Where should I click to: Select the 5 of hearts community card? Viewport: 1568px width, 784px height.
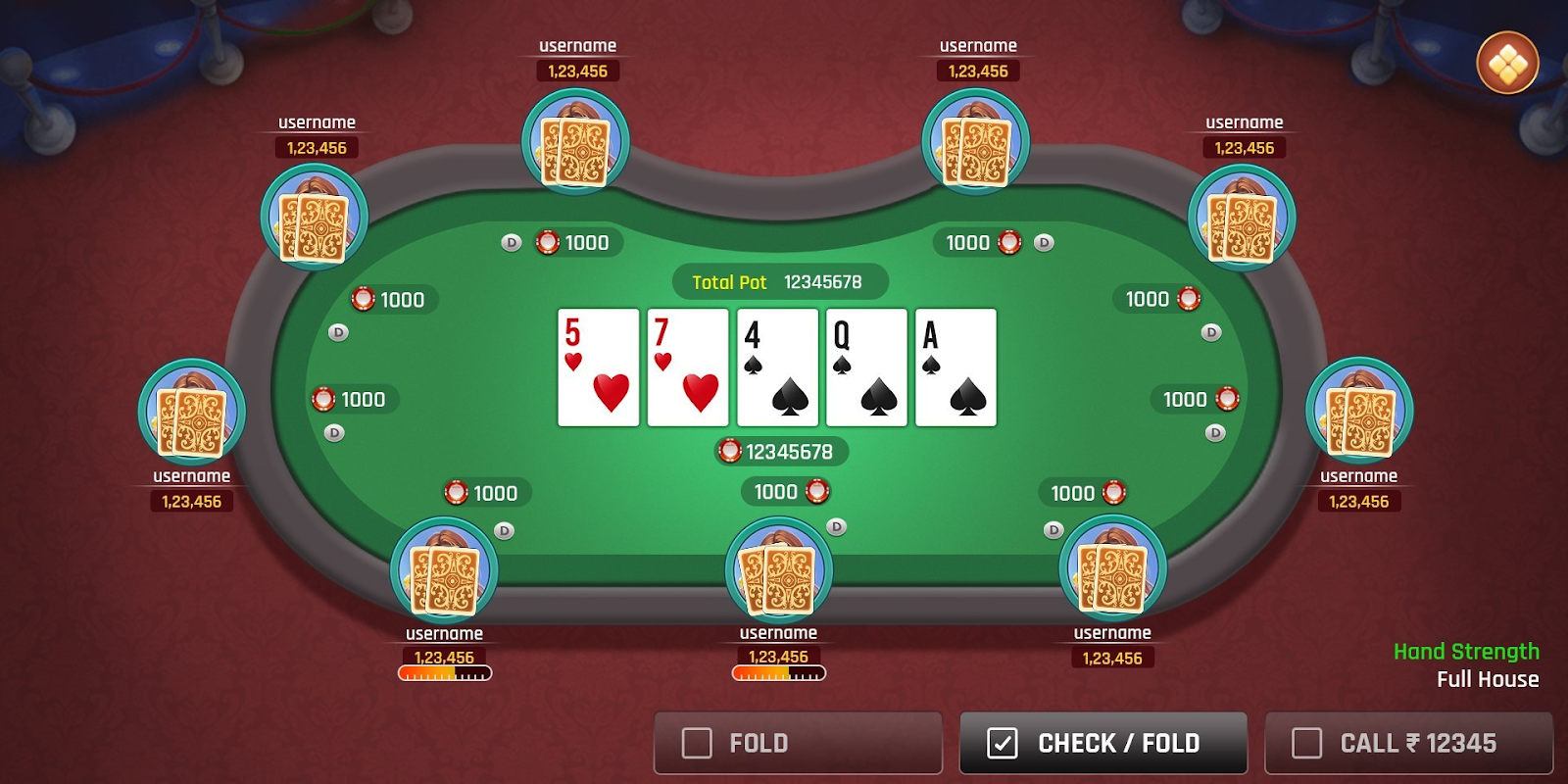coord(598,367)
